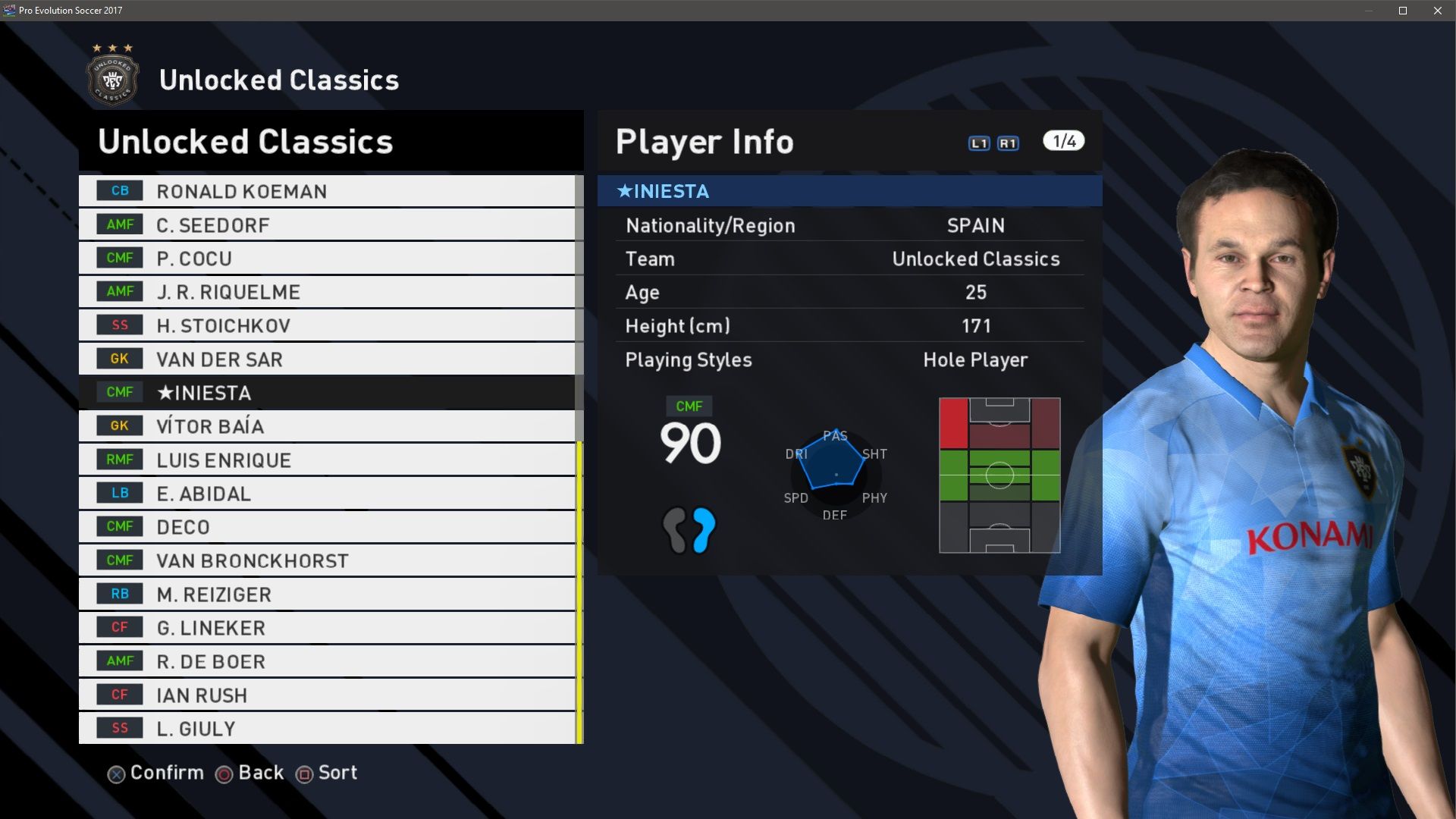Pick R. de Boer from the roster
The height and width of the screenshot is (819, 1456).
coord(326,661)
